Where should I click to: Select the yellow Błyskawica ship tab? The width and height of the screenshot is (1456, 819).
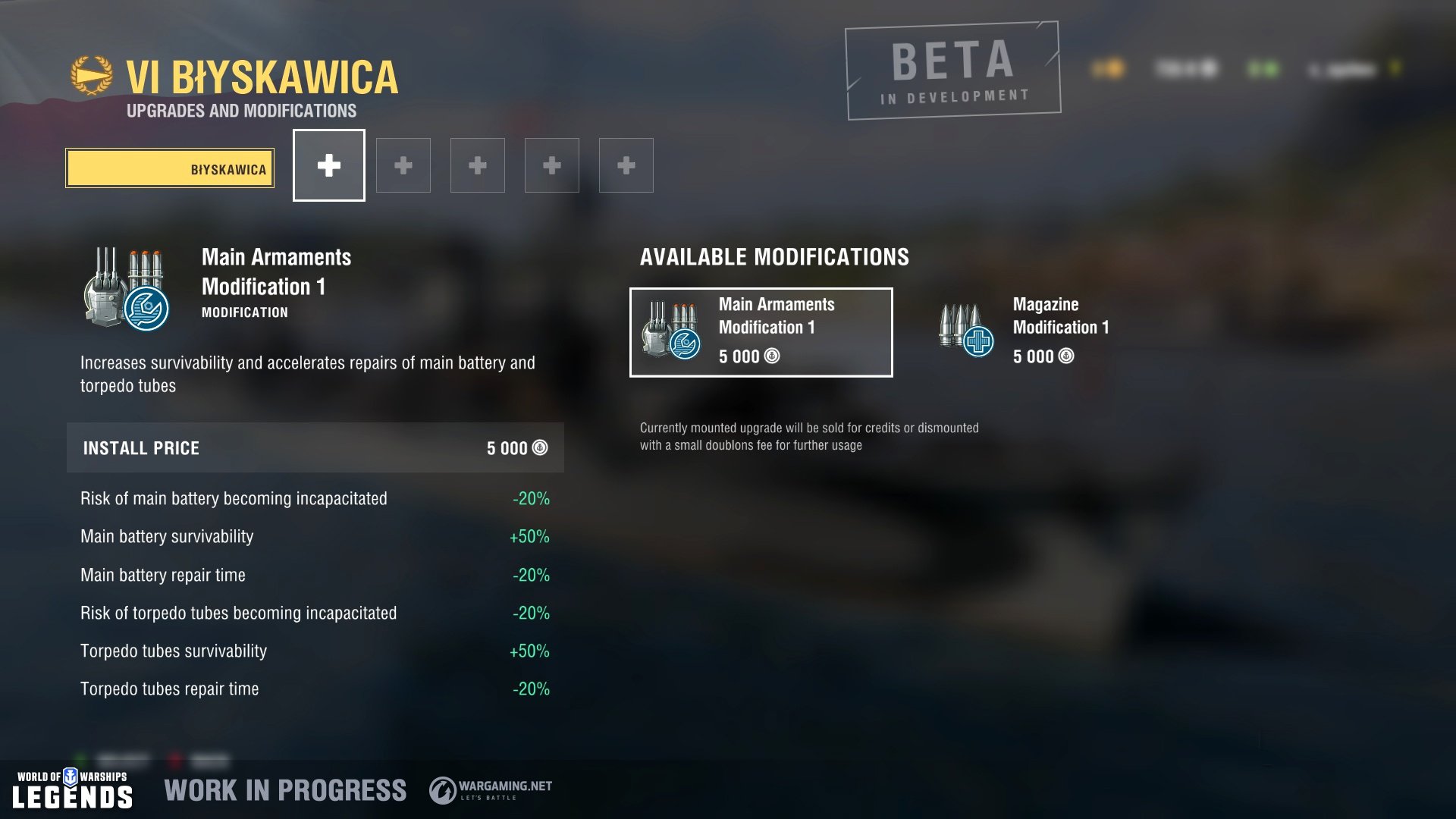(170, 169)
